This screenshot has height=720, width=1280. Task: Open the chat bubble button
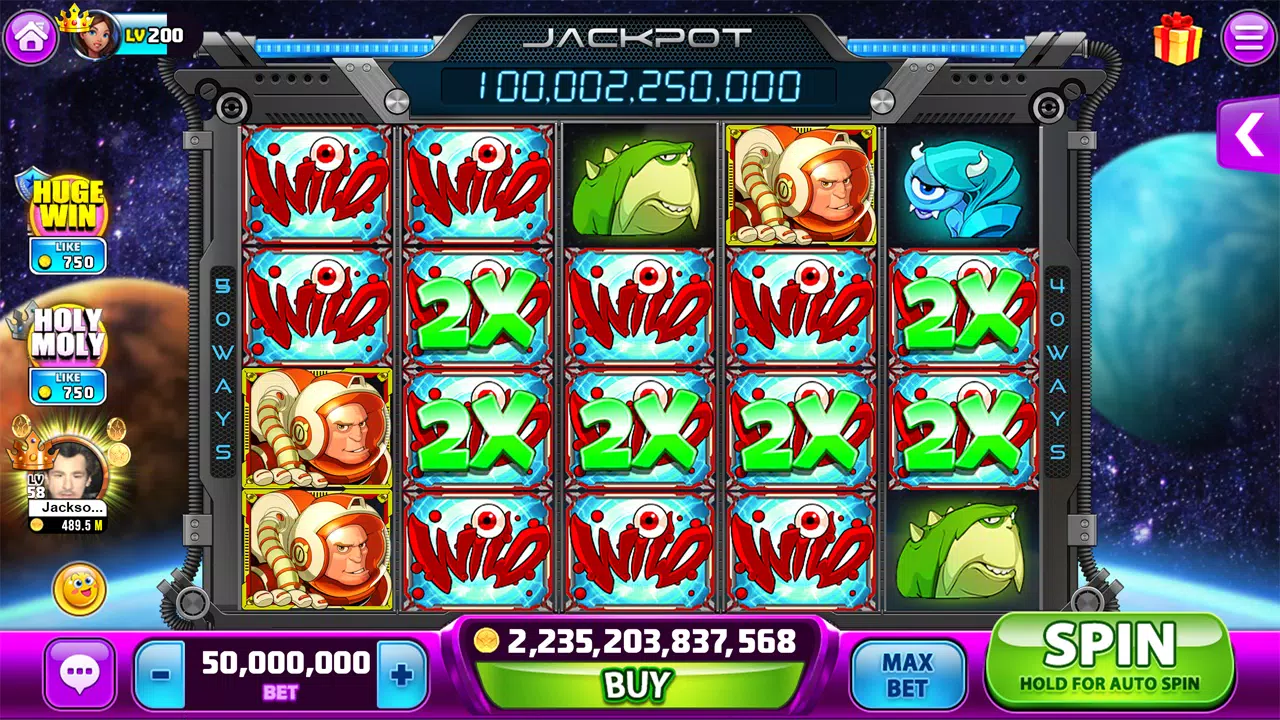click(79, 675)
